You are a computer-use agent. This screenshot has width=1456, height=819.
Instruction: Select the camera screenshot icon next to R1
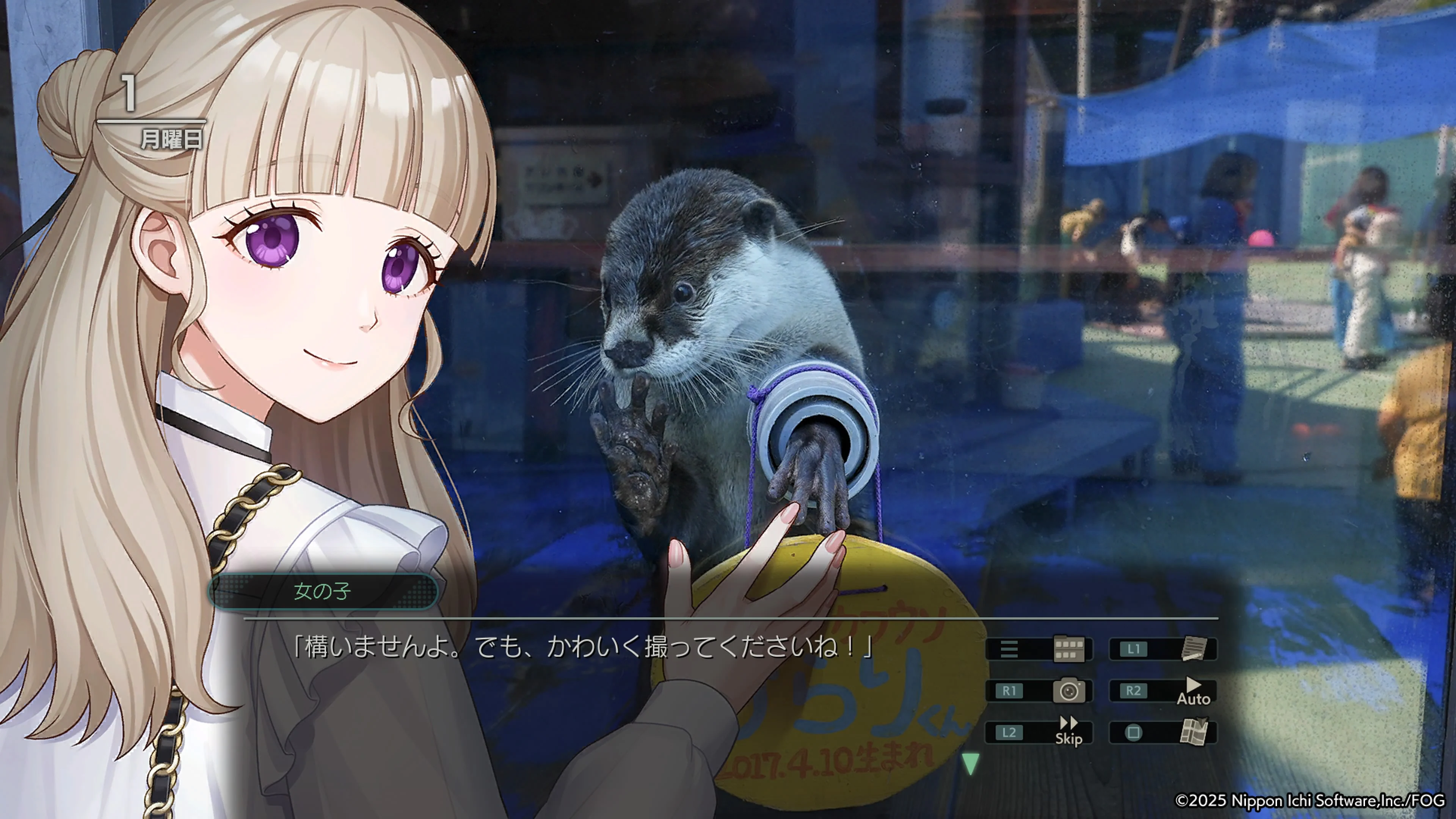tap(1069, 691)
